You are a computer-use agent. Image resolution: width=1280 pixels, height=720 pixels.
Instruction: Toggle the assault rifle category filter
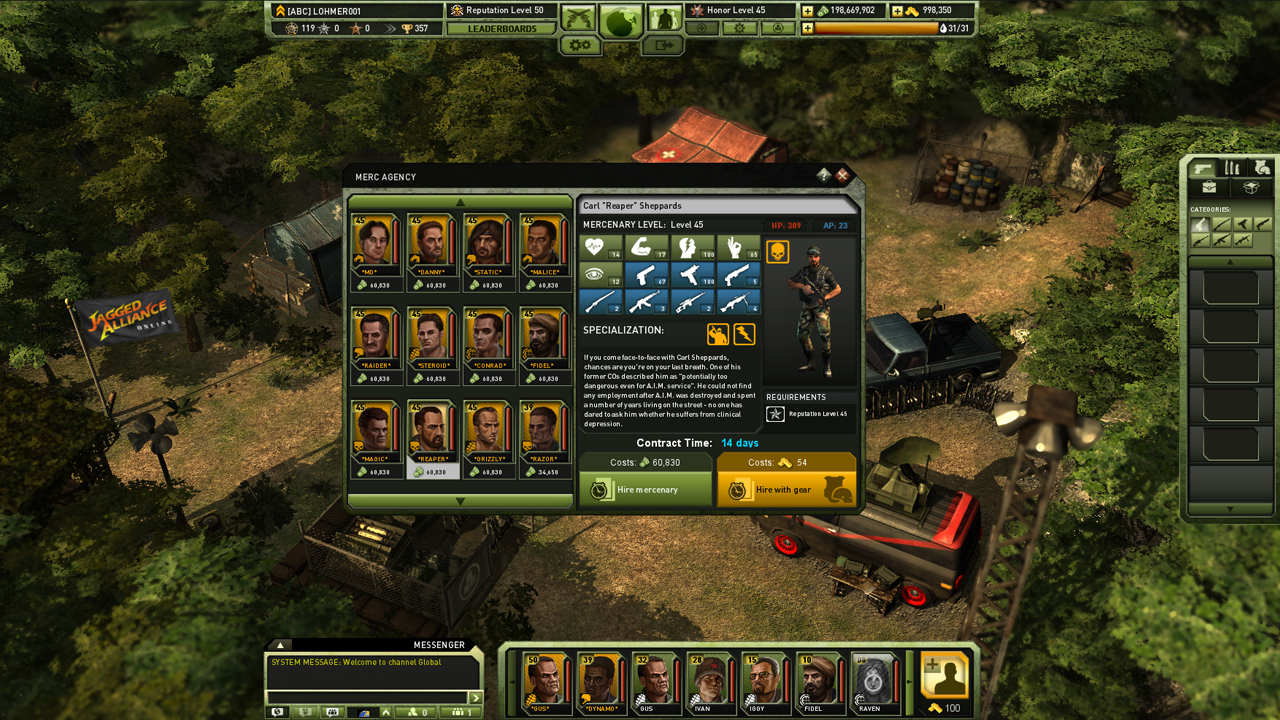pos(1223,239)
